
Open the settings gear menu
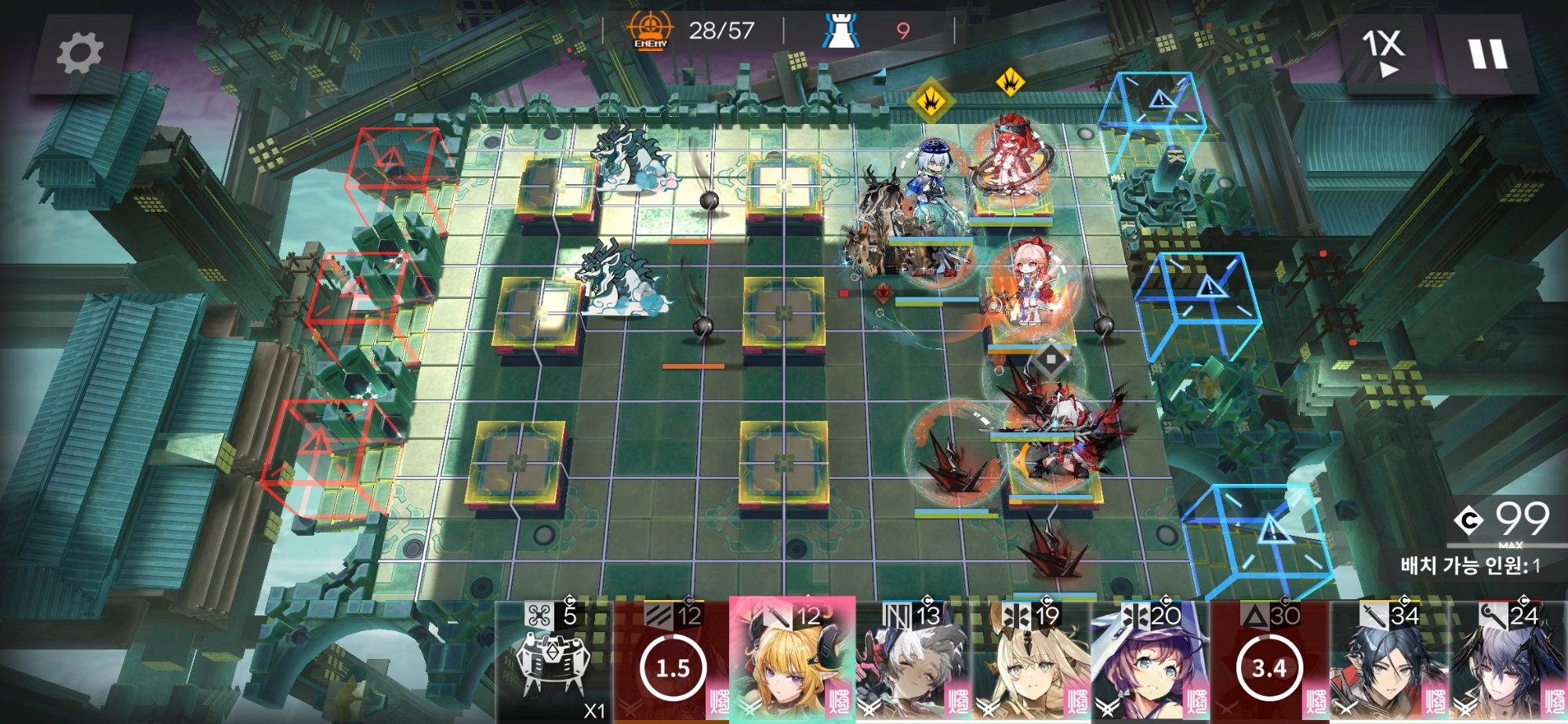[80, 53]
